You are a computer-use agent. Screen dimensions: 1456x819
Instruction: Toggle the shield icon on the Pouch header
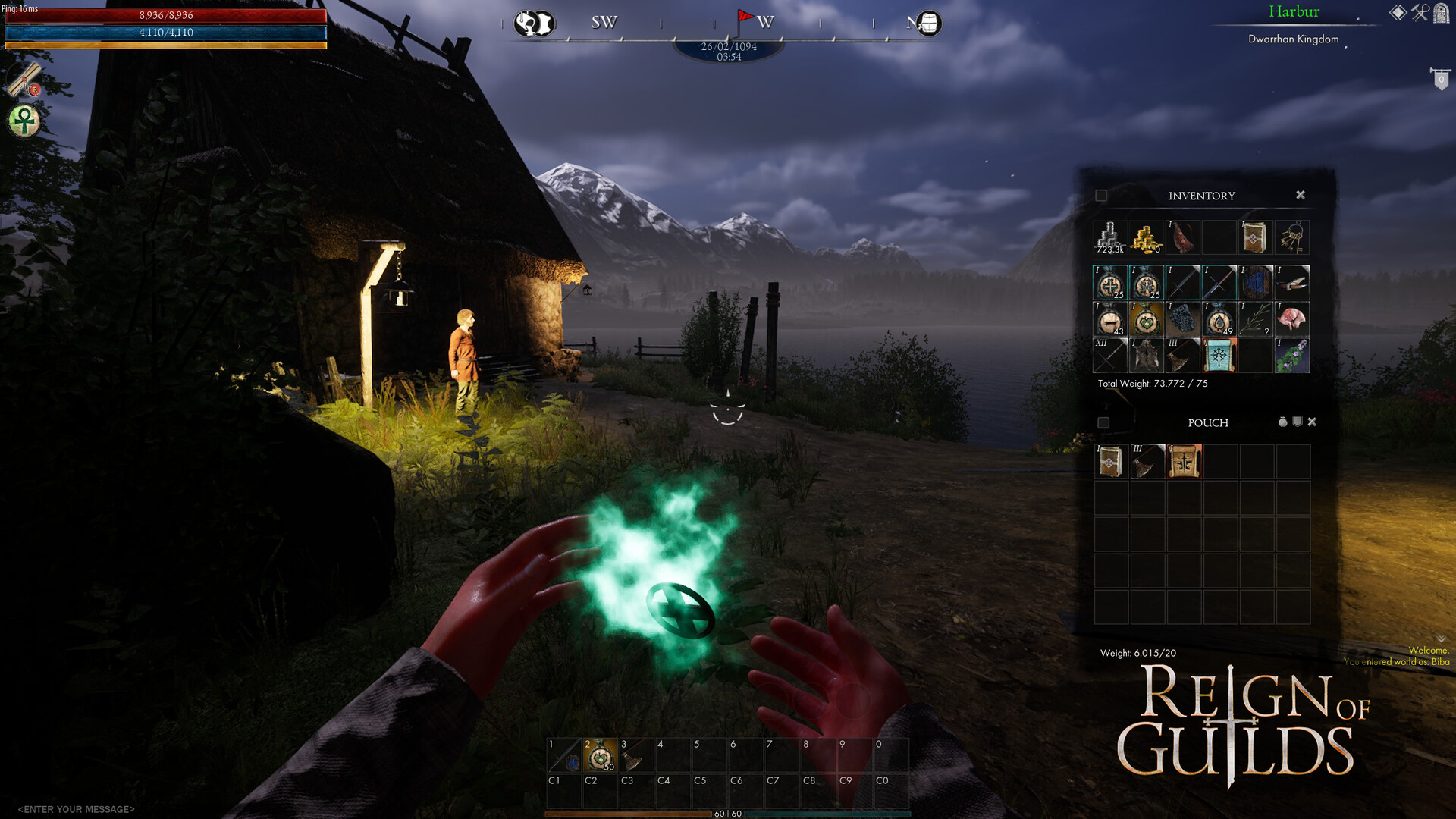click(1298, 422)
